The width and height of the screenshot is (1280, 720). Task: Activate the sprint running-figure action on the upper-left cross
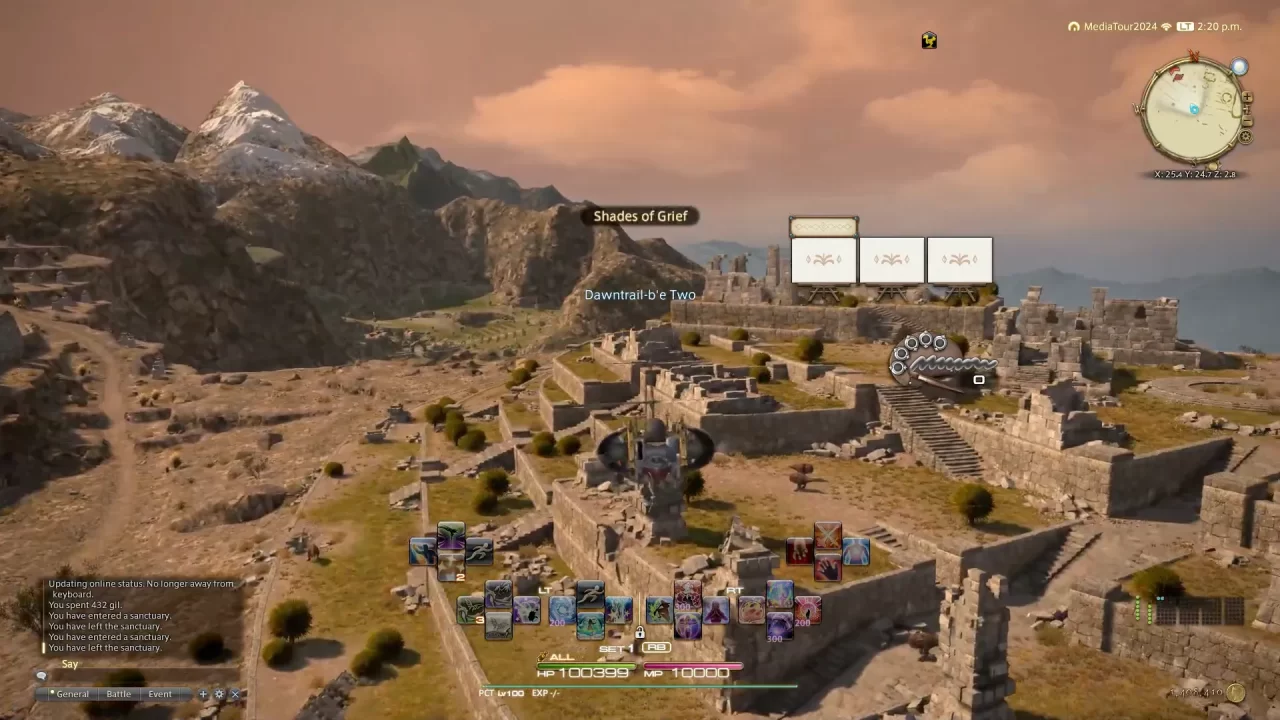click(x=479, y=551)
